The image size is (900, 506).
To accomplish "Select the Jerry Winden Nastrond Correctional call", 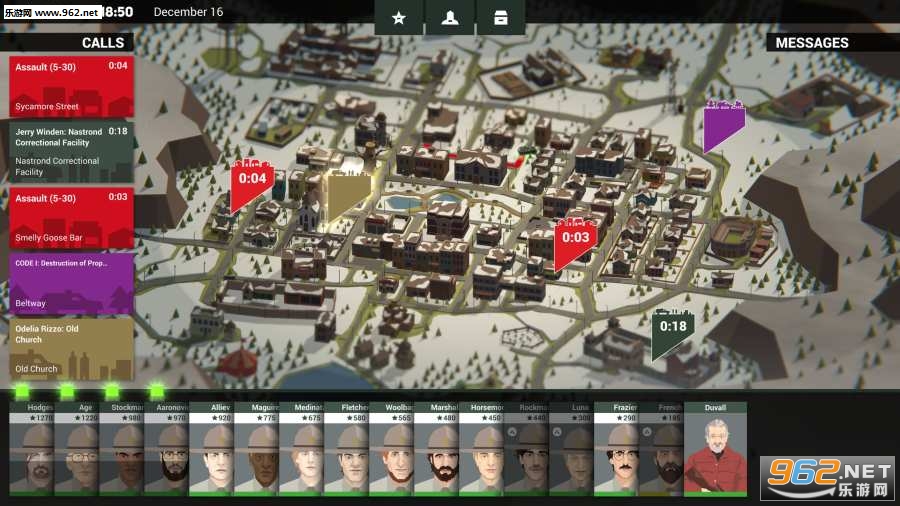I will tap(71, 151).
